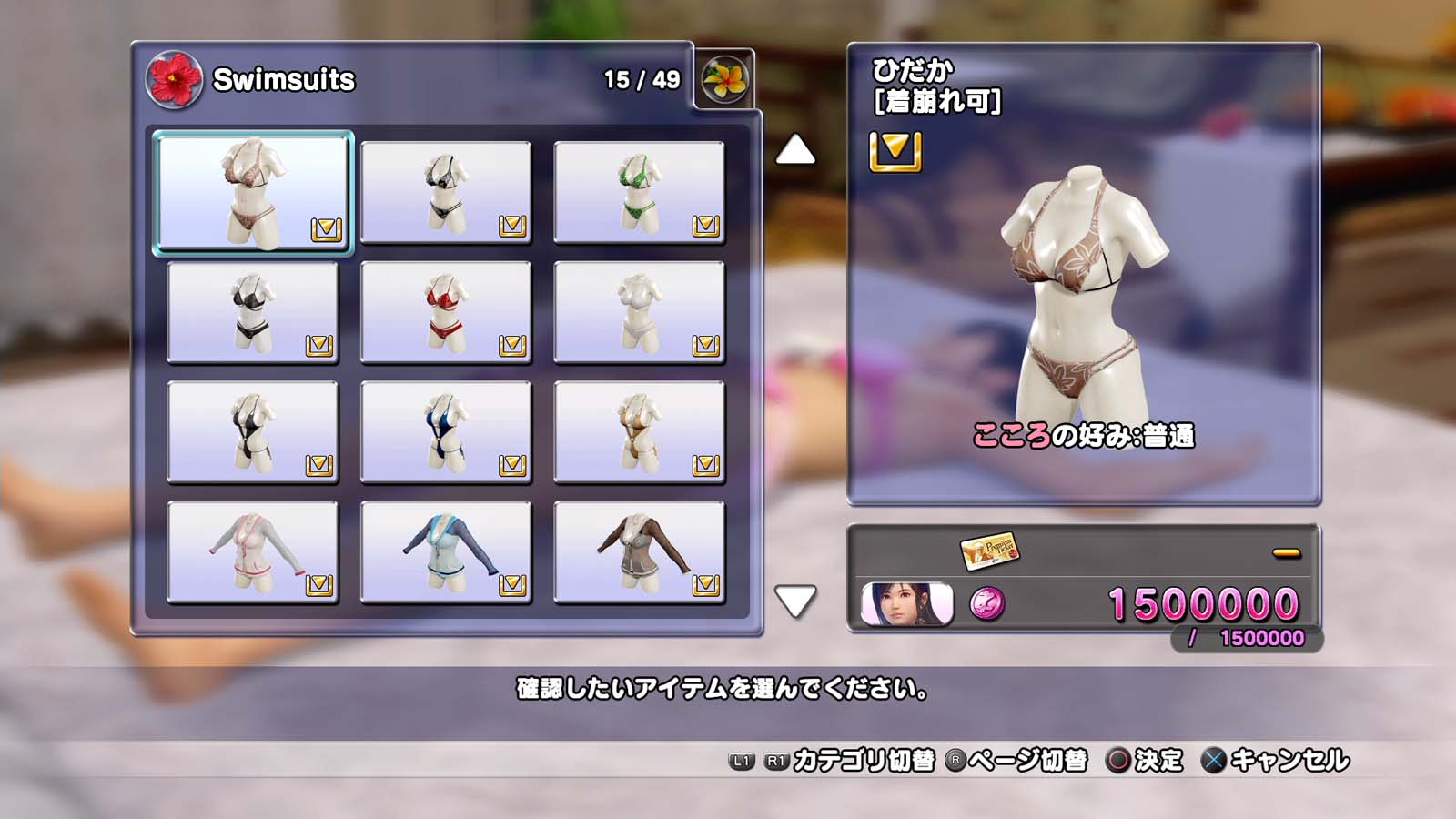Viewport: 1456px width, 819px height.
Task: Click the white down arrow to page down
Action: coord(795,601)
